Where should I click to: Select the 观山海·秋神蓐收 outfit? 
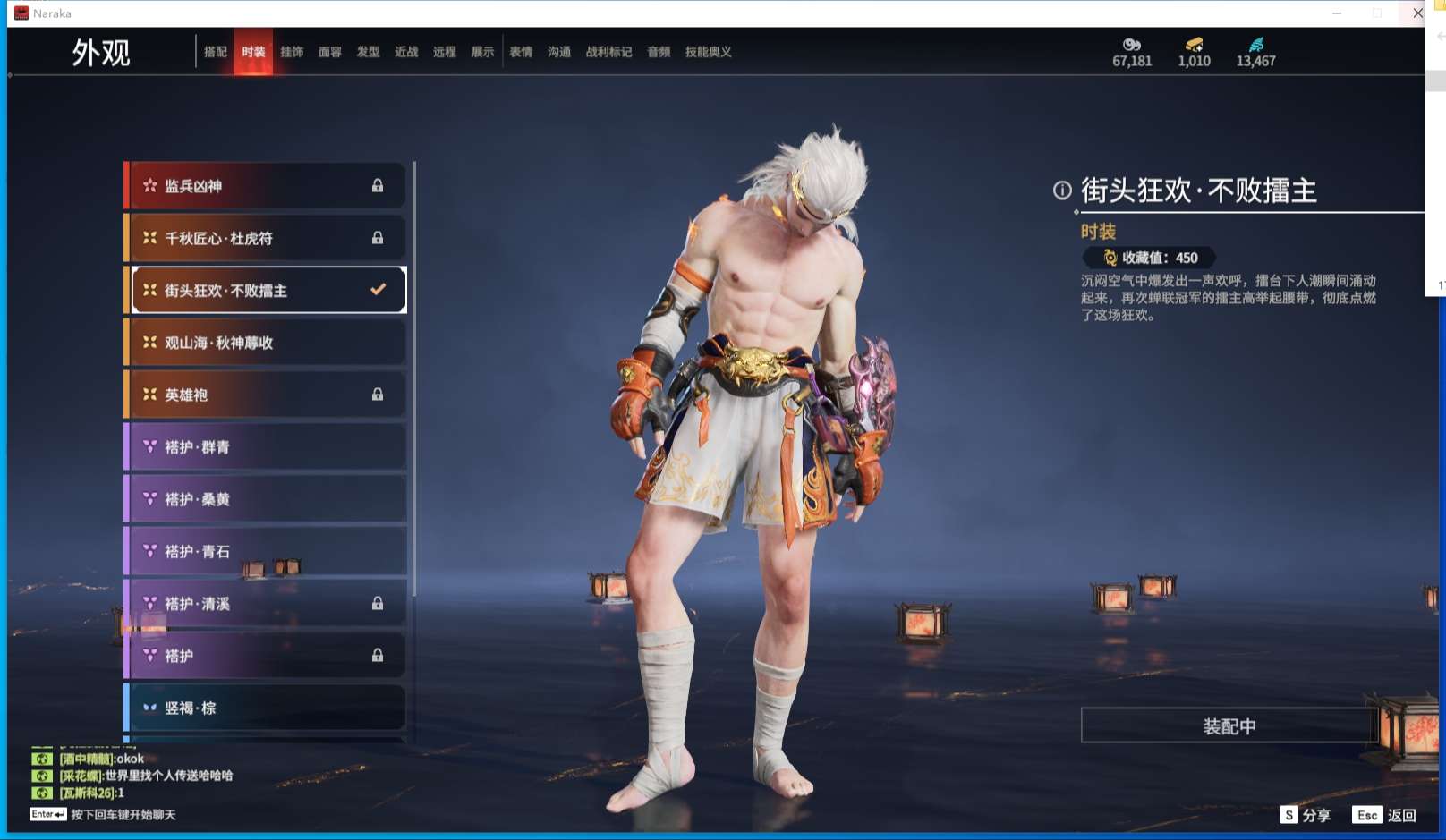coord(266,343)
